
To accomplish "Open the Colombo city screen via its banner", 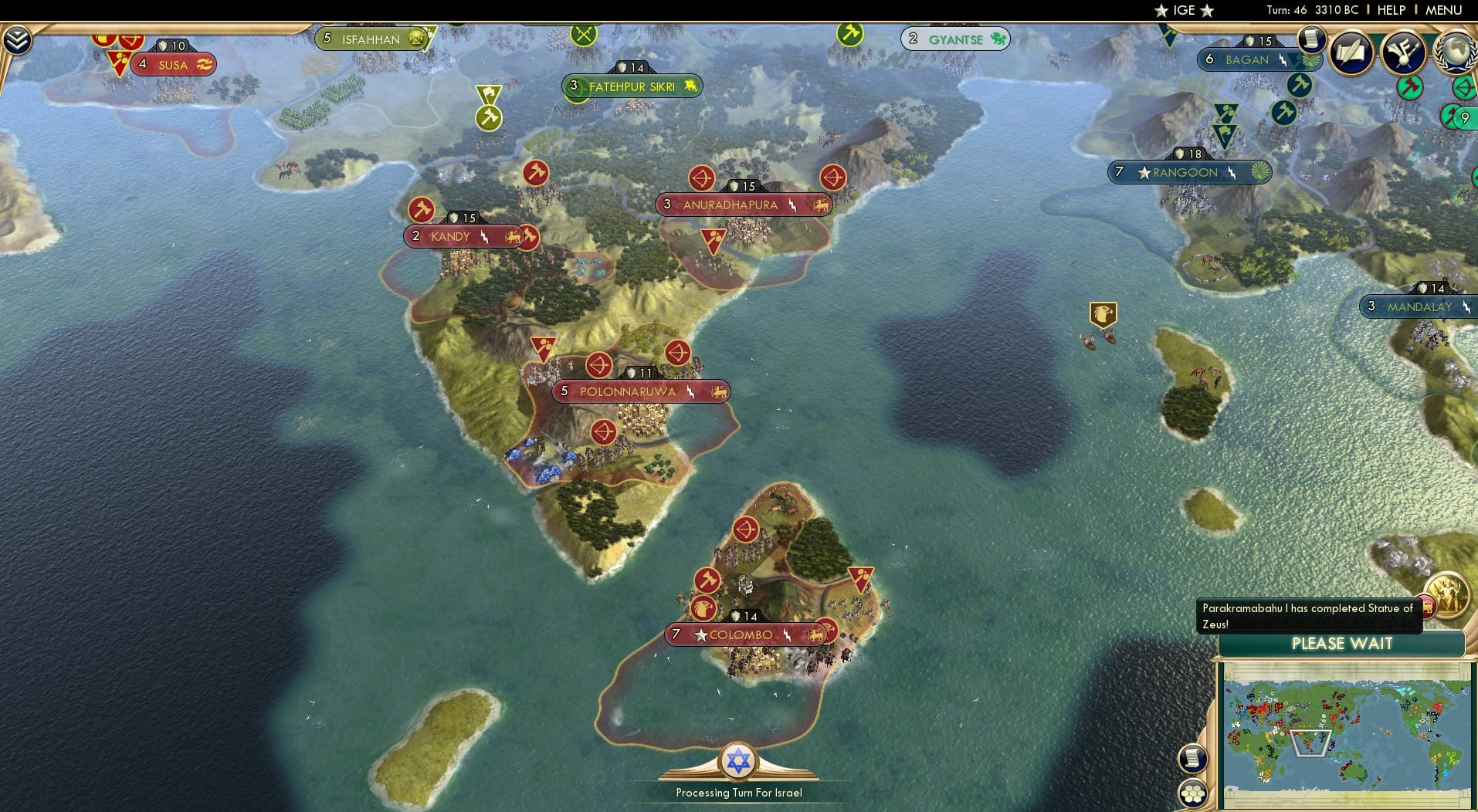I will (745, 634).
